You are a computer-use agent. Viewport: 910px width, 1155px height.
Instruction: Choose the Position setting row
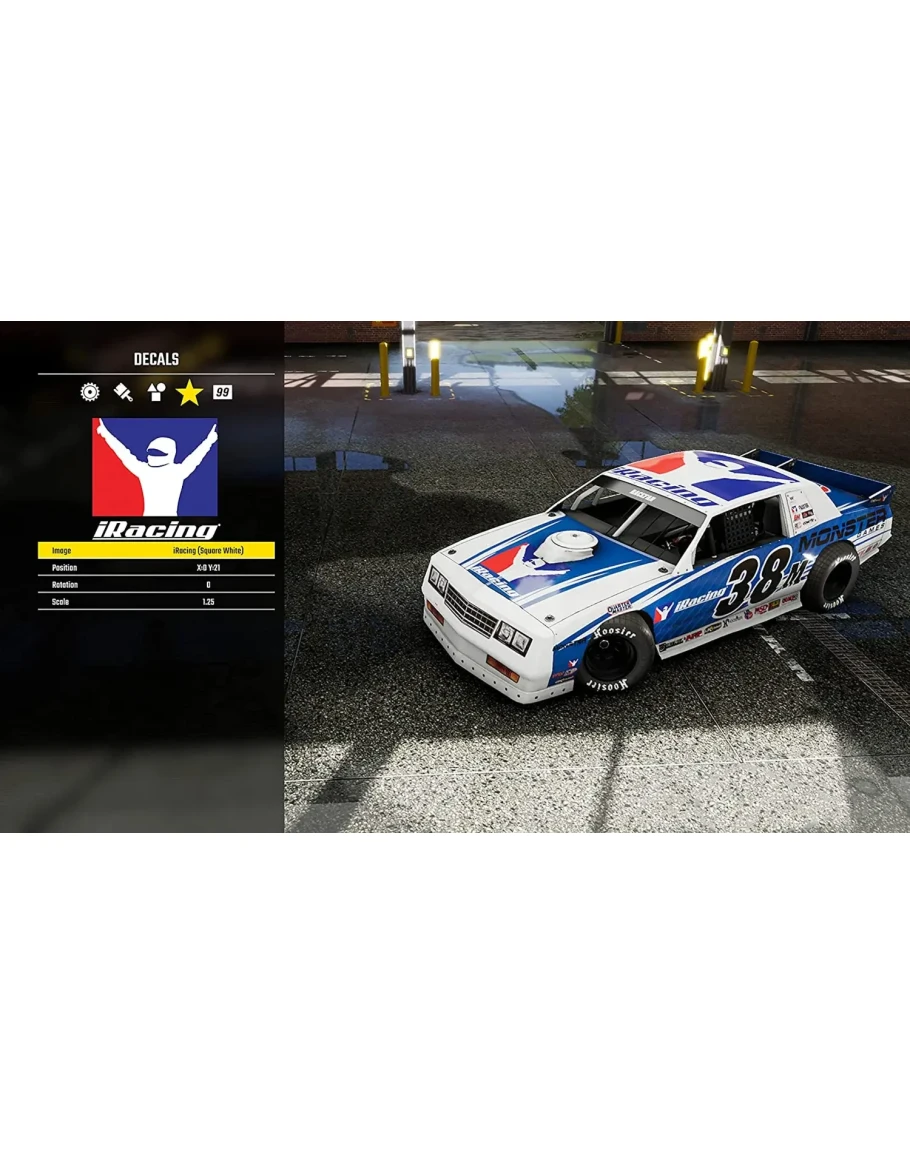(156, 567)
